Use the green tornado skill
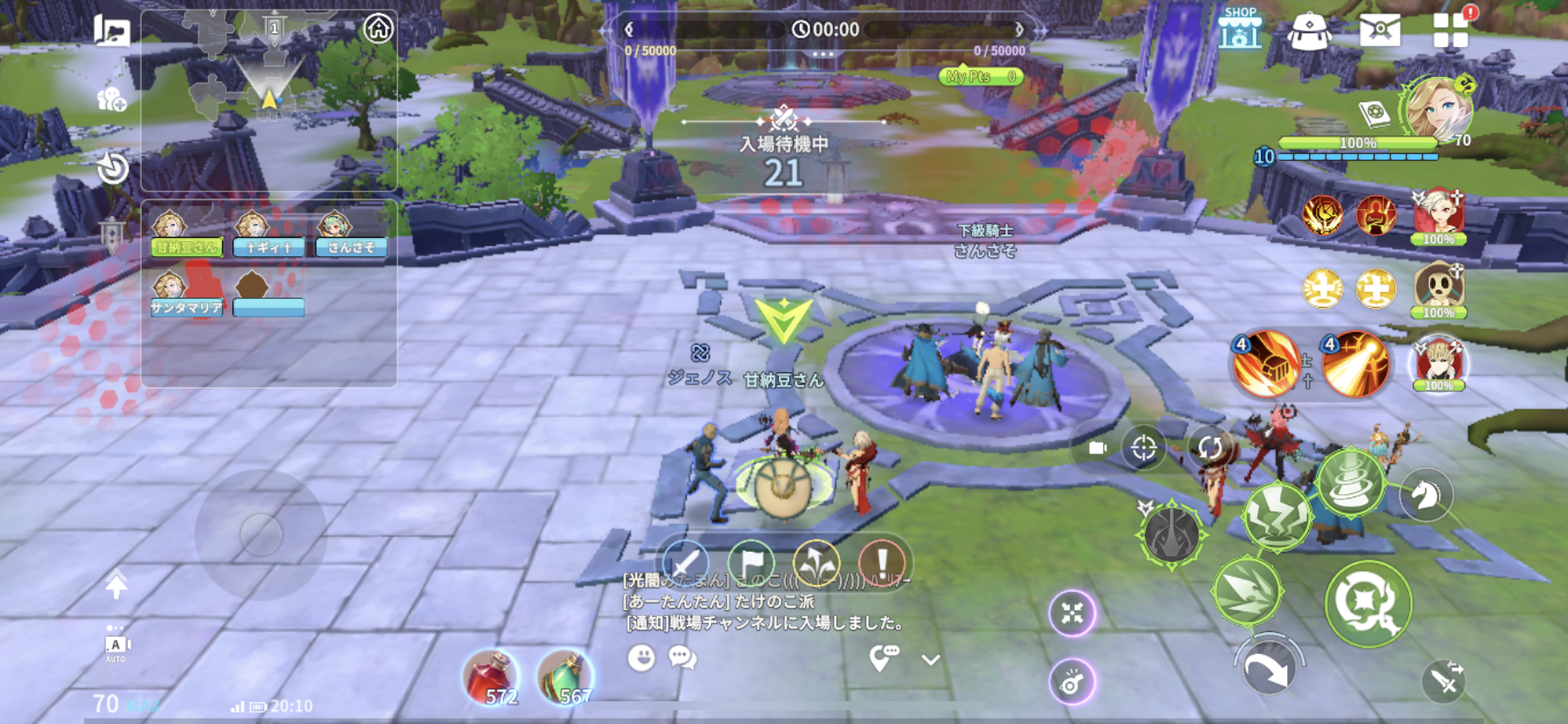The width and height of the screenshot is (1568, 724). 1350,483
